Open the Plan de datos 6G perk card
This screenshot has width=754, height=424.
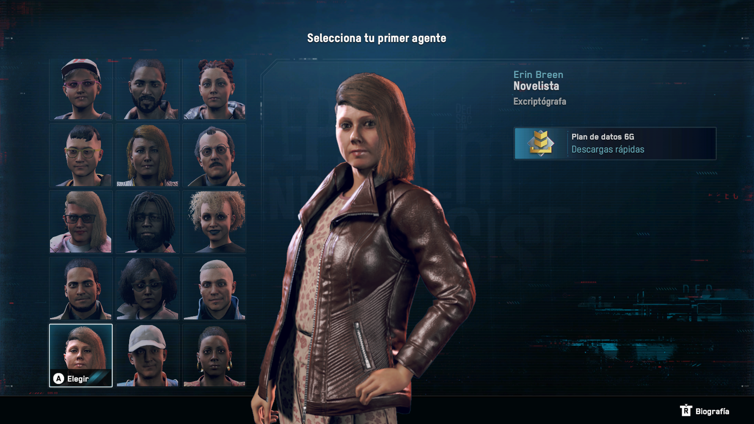coord(615,143)
